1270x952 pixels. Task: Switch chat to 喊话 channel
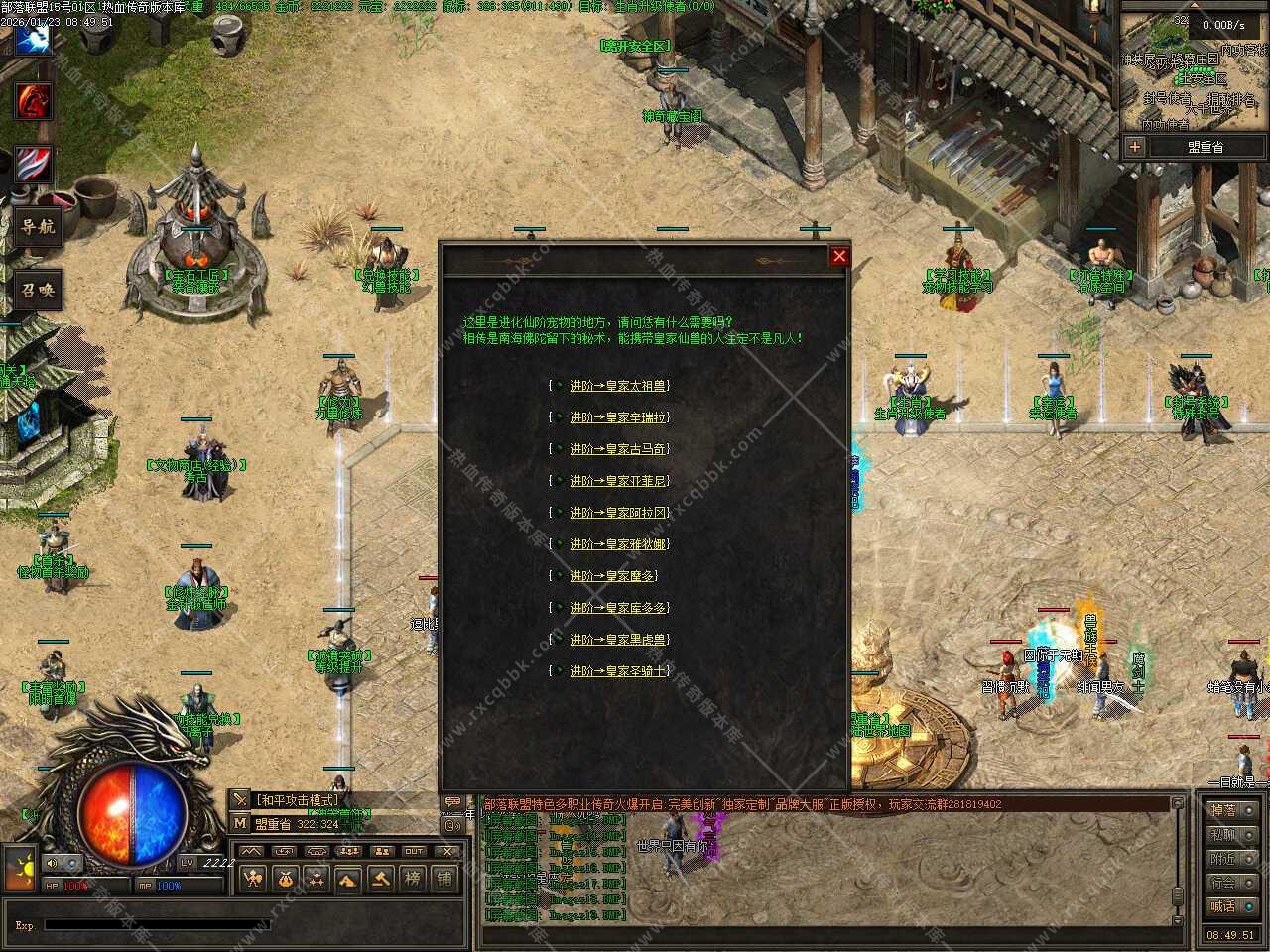point(1223,906)
